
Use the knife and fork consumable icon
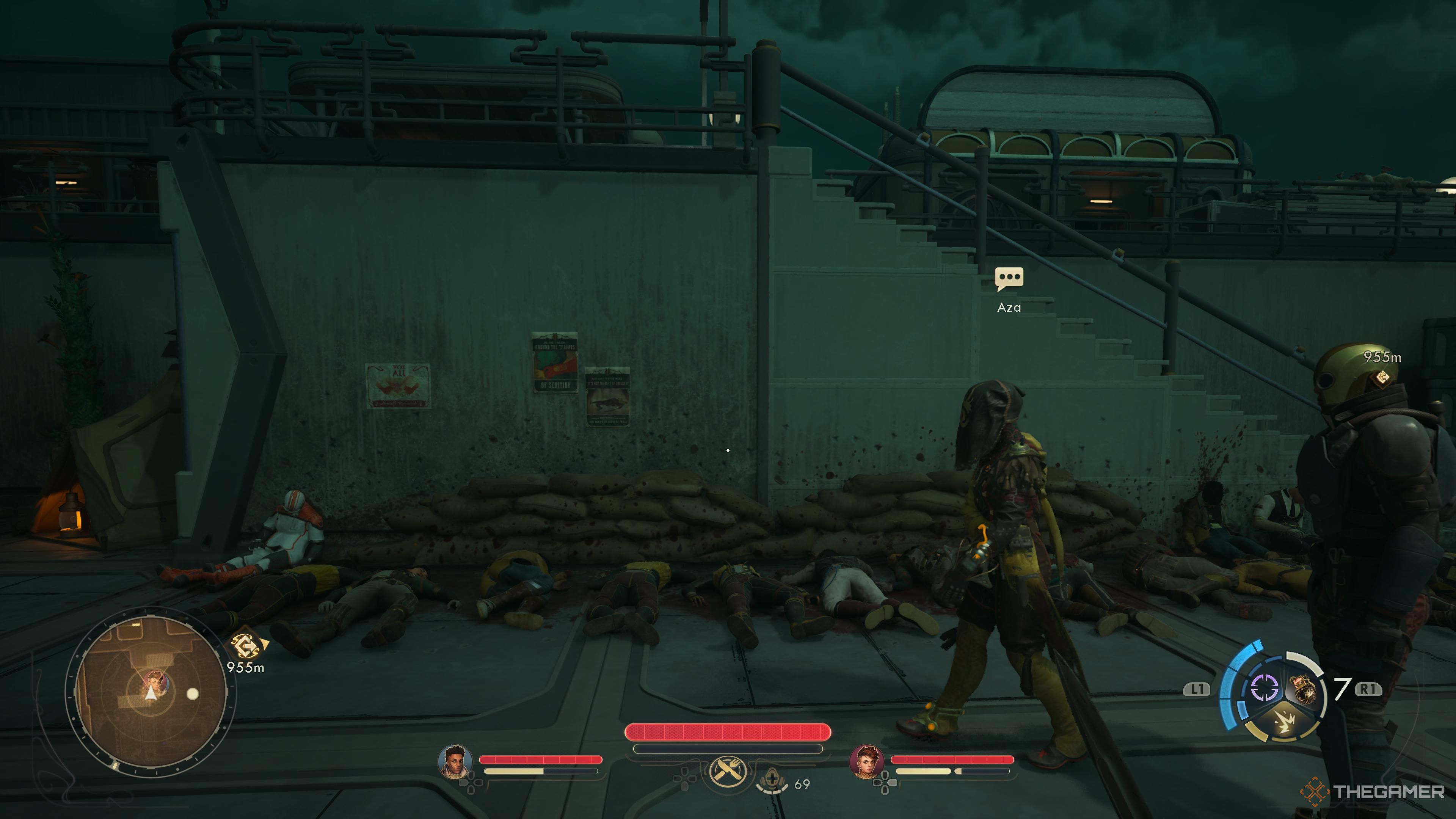click(x=728, y=770)
